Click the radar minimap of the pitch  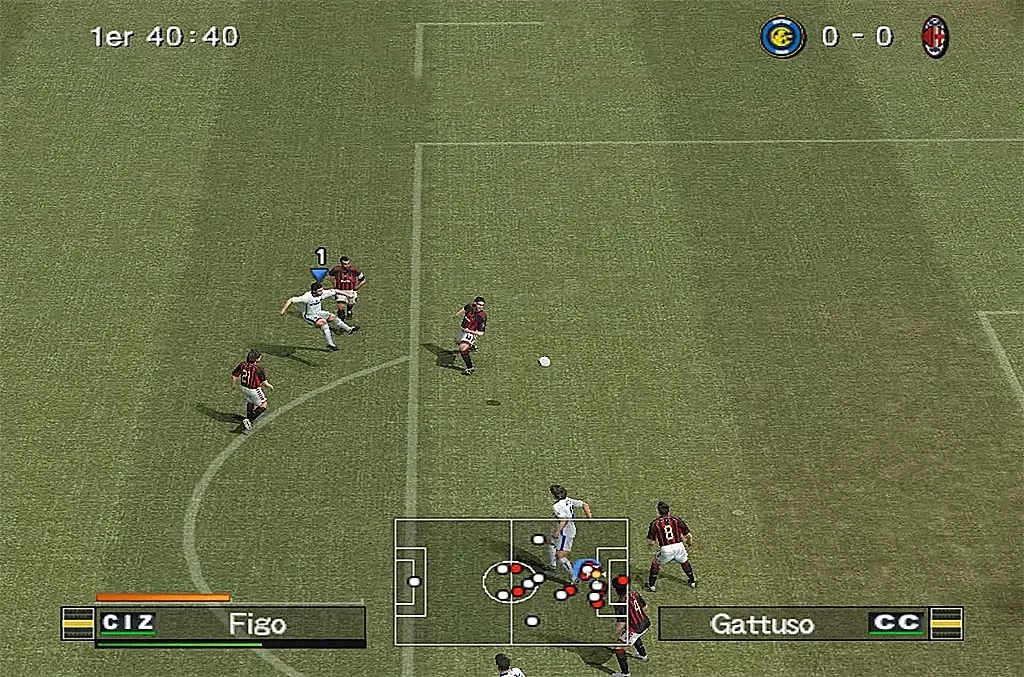(x=511, y=581)
